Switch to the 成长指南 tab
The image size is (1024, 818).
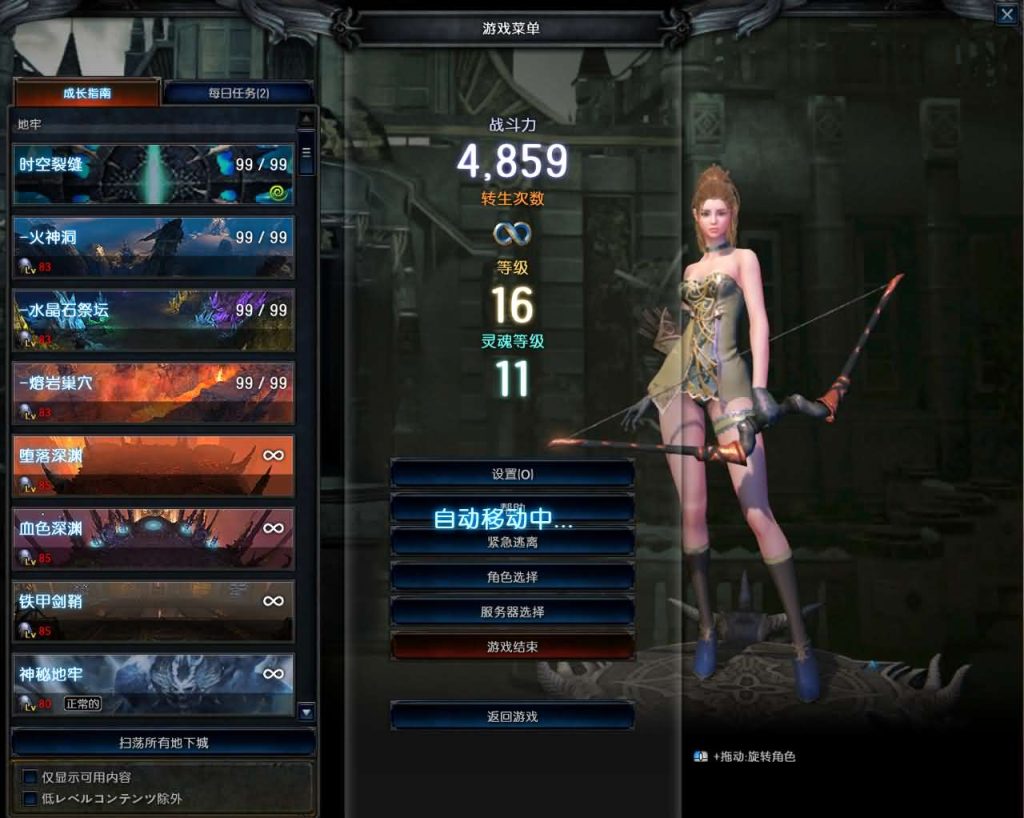click(87, 93)
